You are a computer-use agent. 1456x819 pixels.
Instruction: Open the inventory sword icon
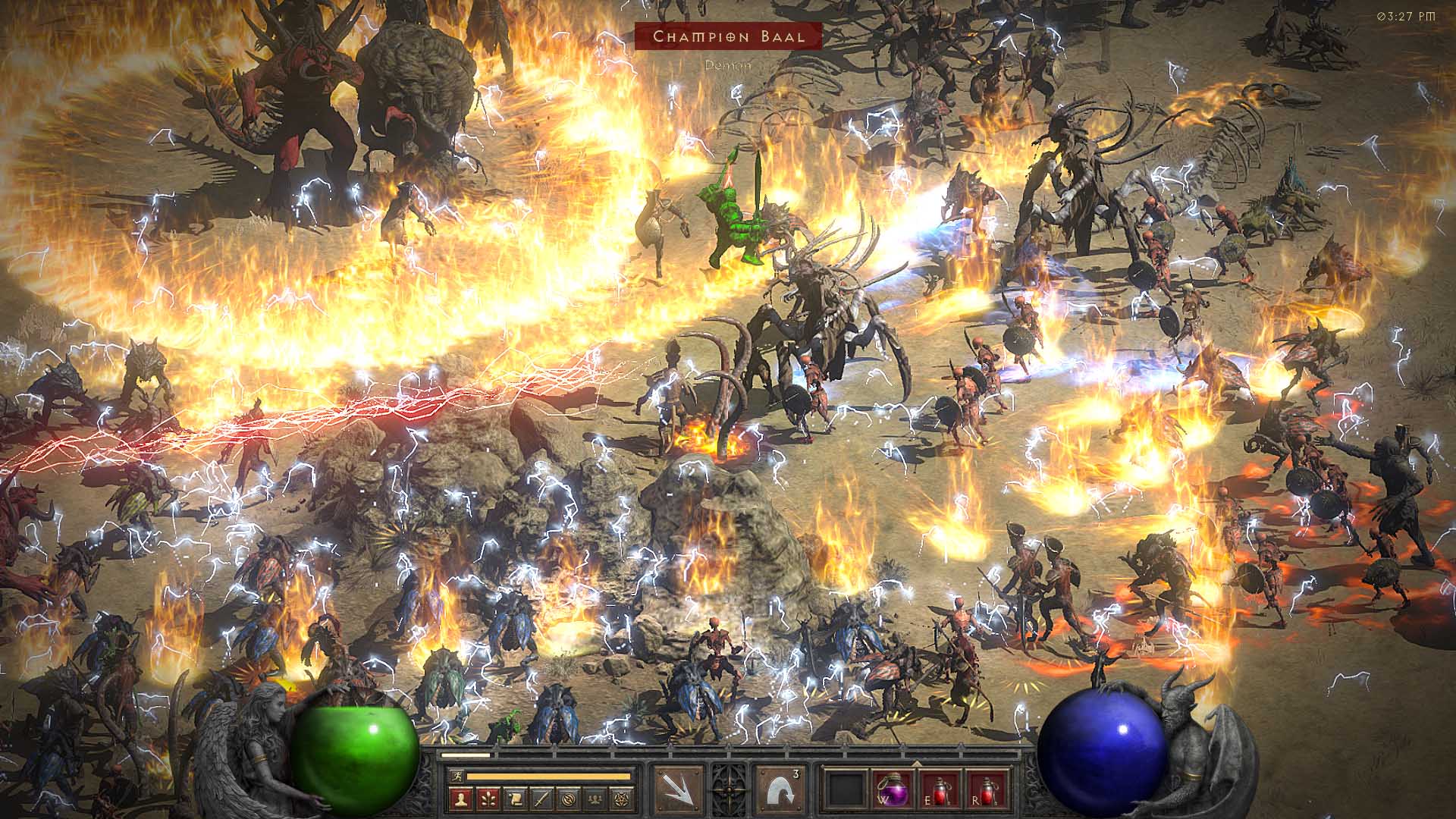tap(542, 798)
